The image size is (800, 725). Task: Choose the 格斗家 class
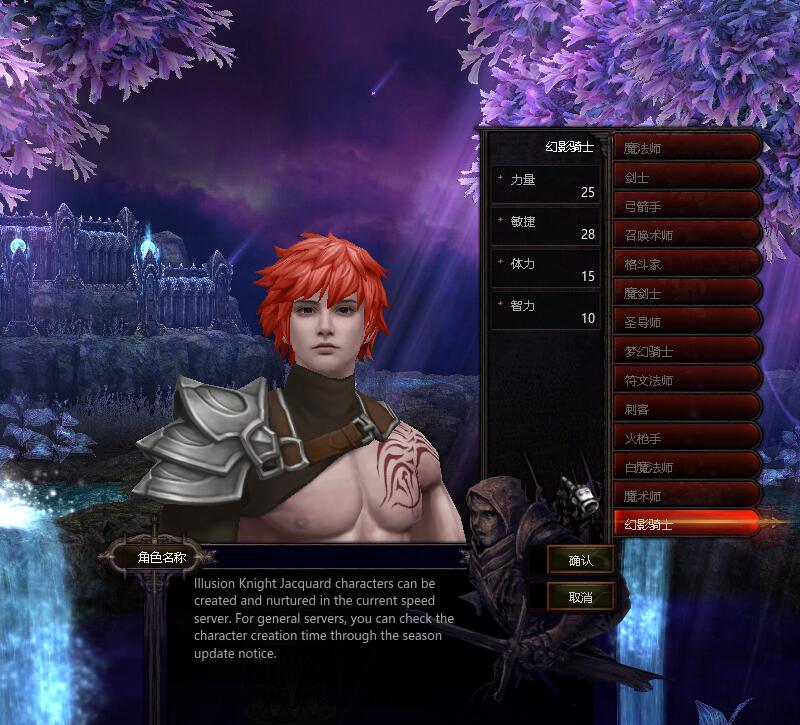click(x=686, y=264)
